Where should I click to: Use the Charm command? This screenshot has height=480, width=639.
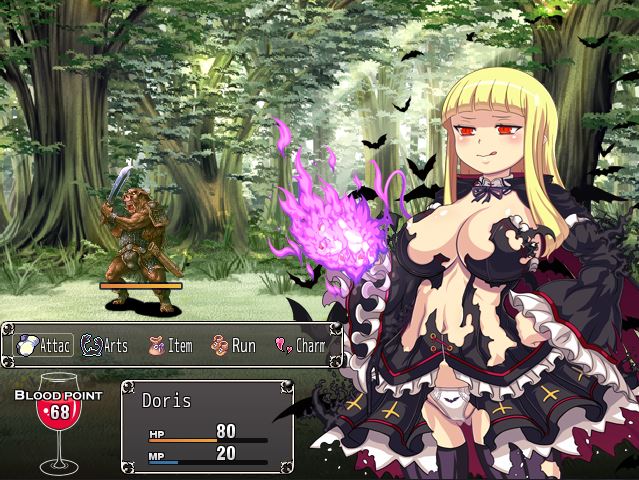click(300, 346)
